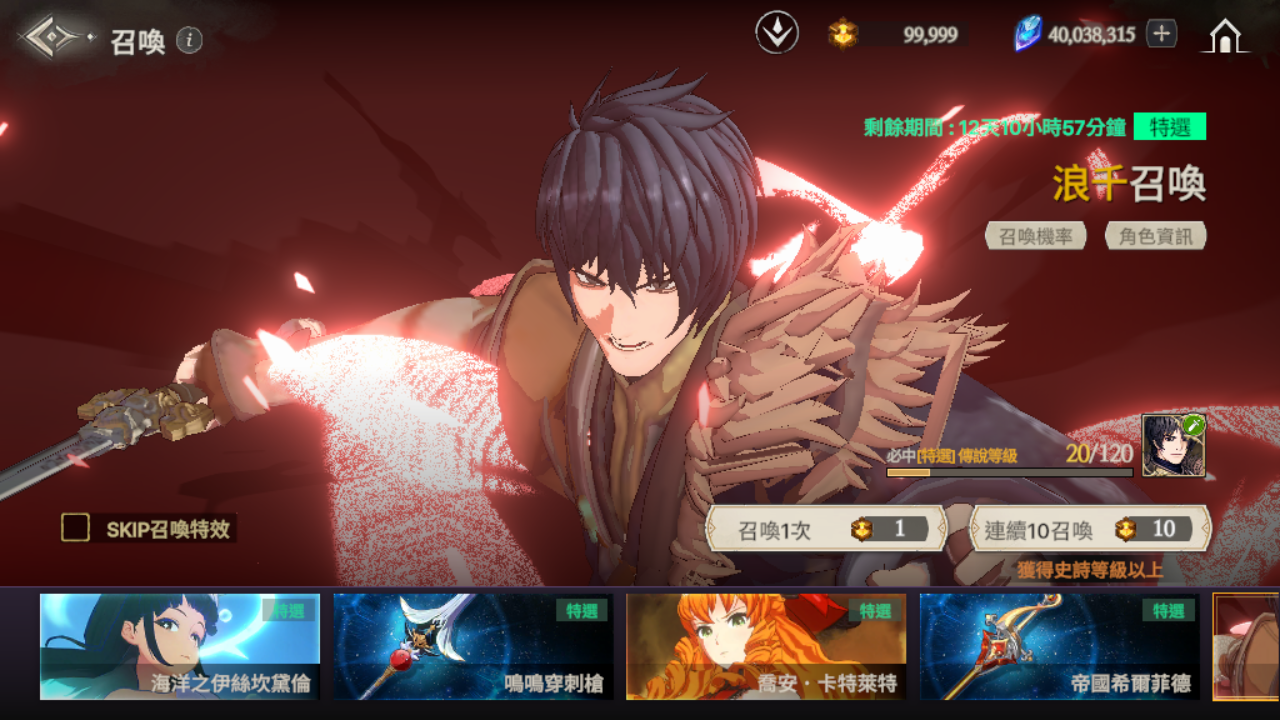
Task: Toggle the SKIP summon effect checkbox
Action: click(75, 528)
